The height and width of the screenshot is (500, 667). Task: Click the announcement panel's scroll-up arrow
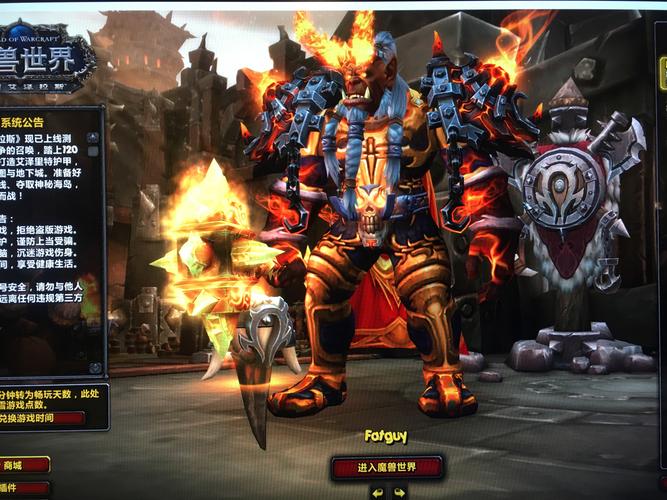(94, 137)
